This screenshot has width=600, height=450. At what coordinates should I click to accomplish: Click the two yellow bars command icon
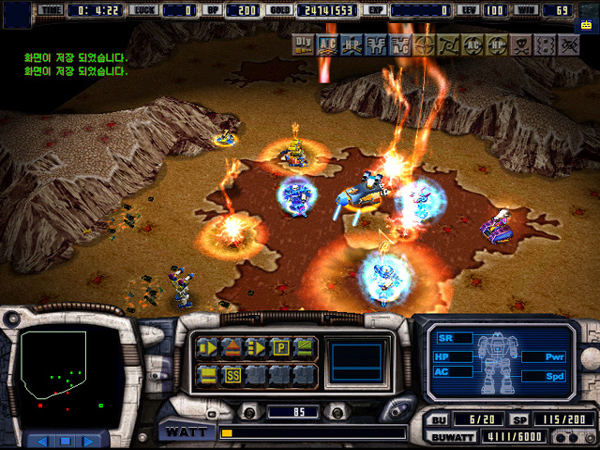pos(208,376)
